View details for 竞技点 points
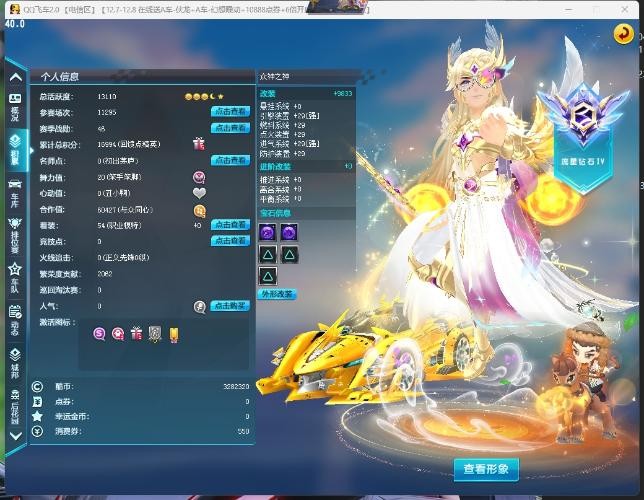The image size is (644, 500). click(x=230, y=241)
